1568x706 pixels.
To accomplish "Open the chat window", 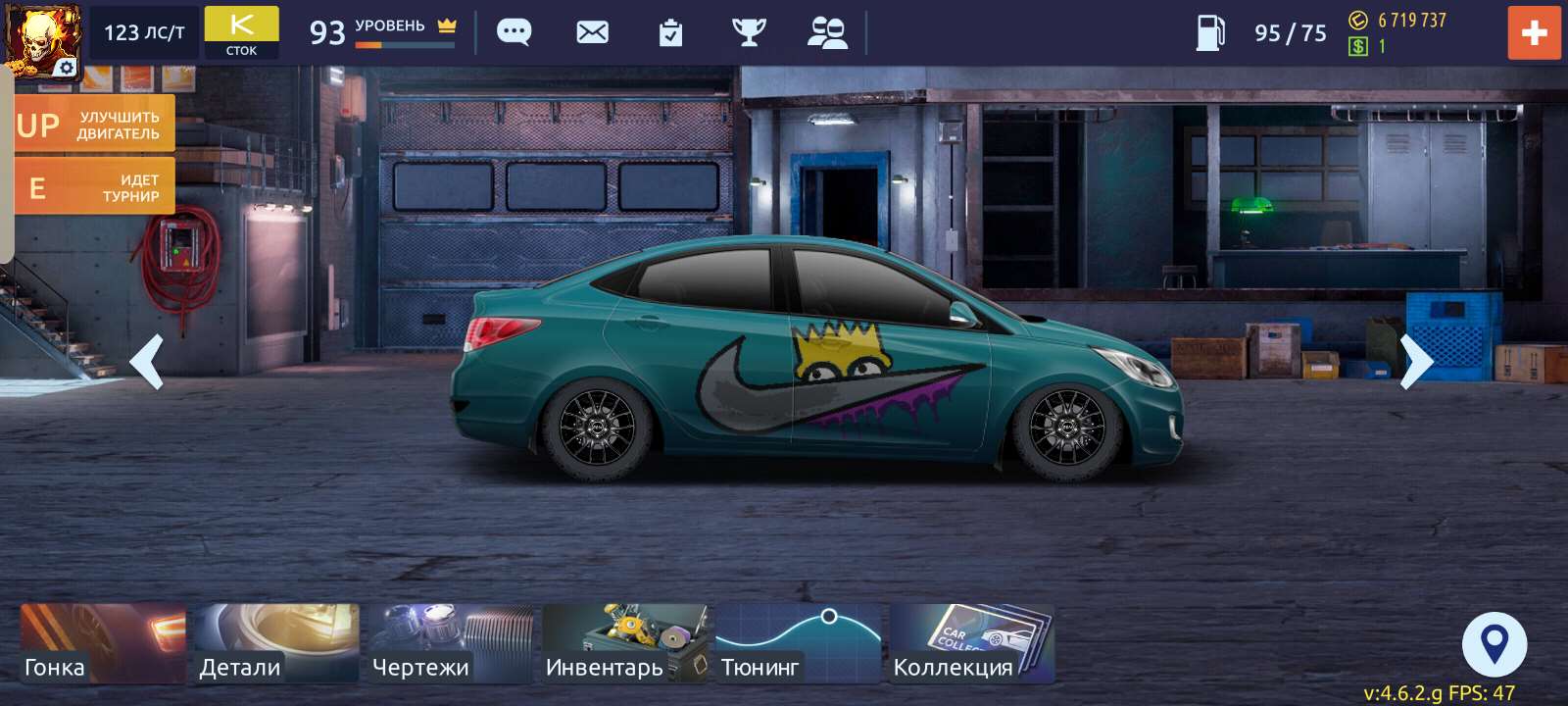I will pyautogui.click(x=514, y=32).
